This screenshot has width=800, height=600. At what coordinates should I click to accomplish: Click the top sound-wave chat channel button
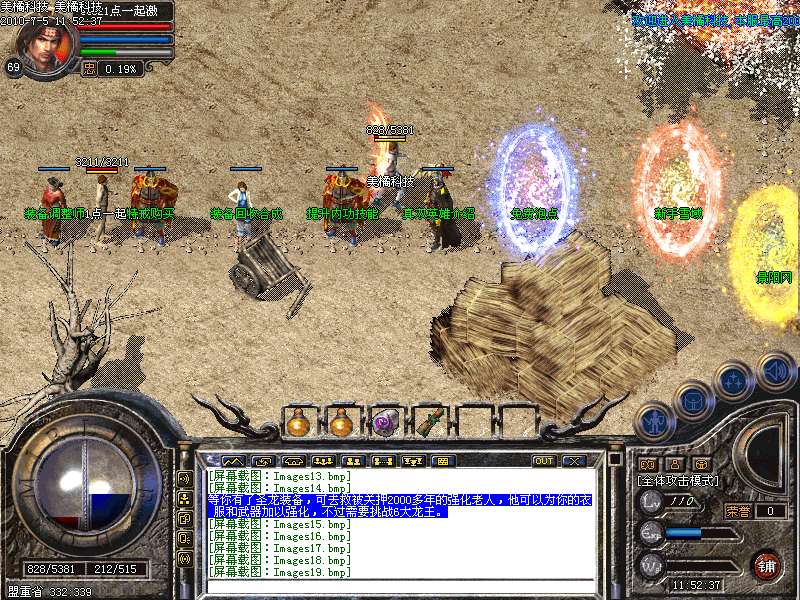pos(185,478)
